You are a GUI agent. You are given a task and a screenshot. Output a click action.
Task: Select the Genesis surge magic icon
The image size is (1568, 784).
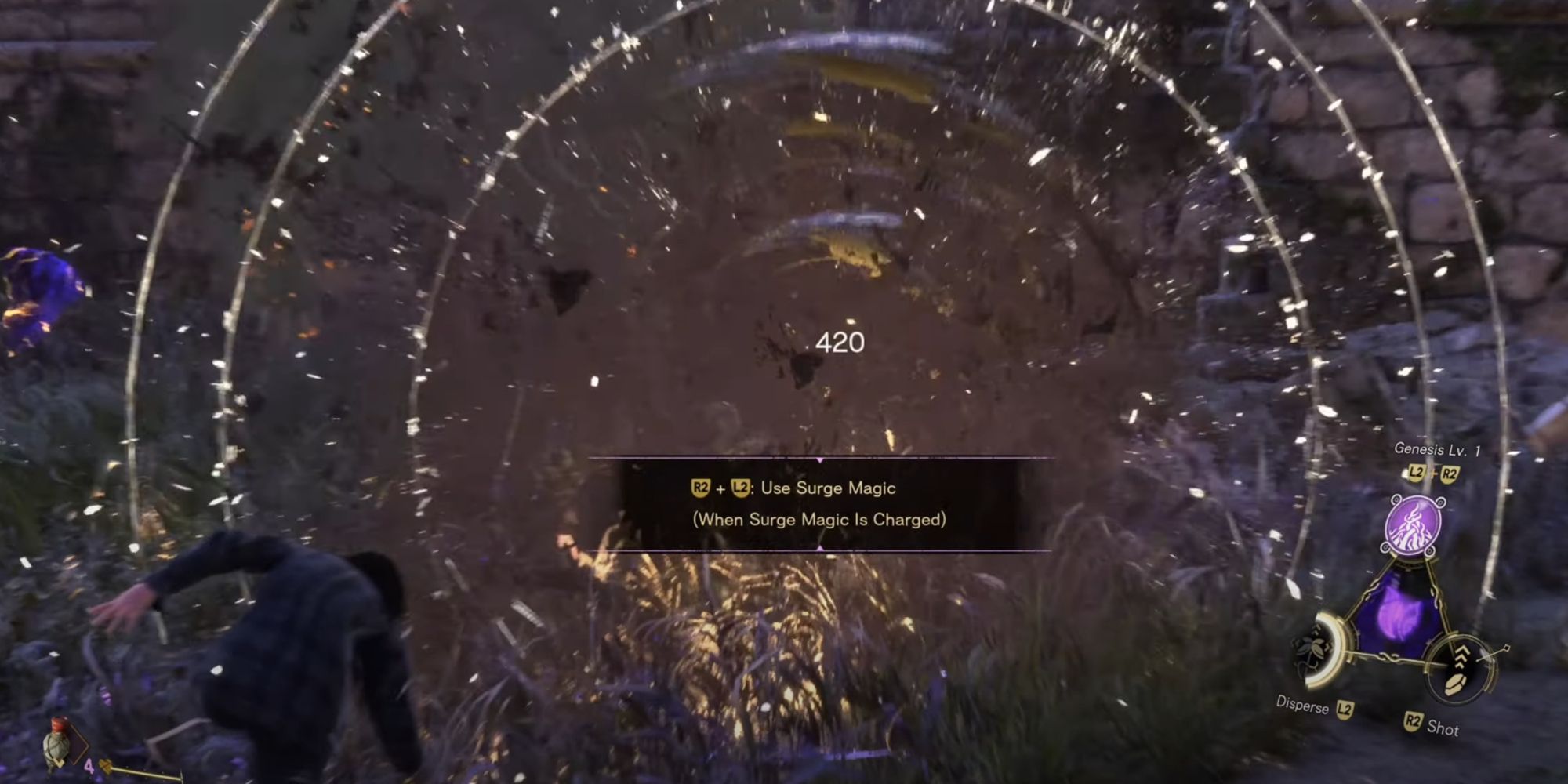1413,524
